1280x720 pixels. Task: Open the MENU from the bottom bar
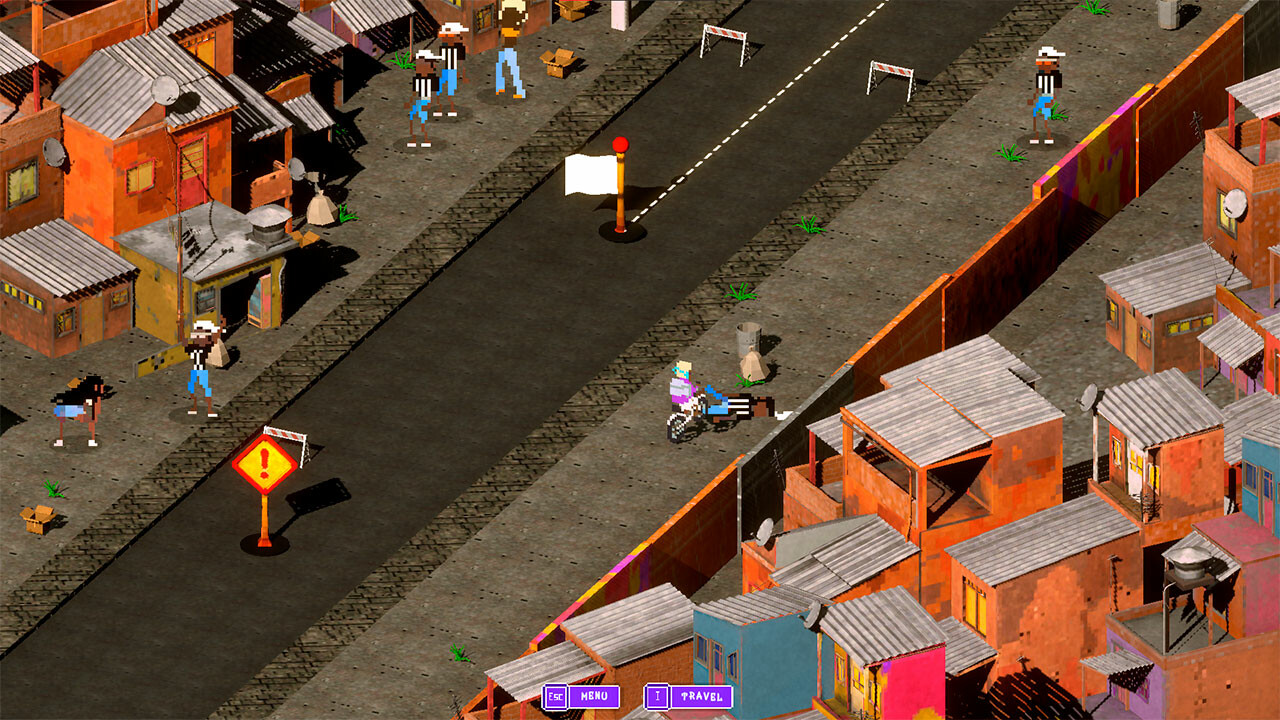pyautogui.click(x=595, y=696)
